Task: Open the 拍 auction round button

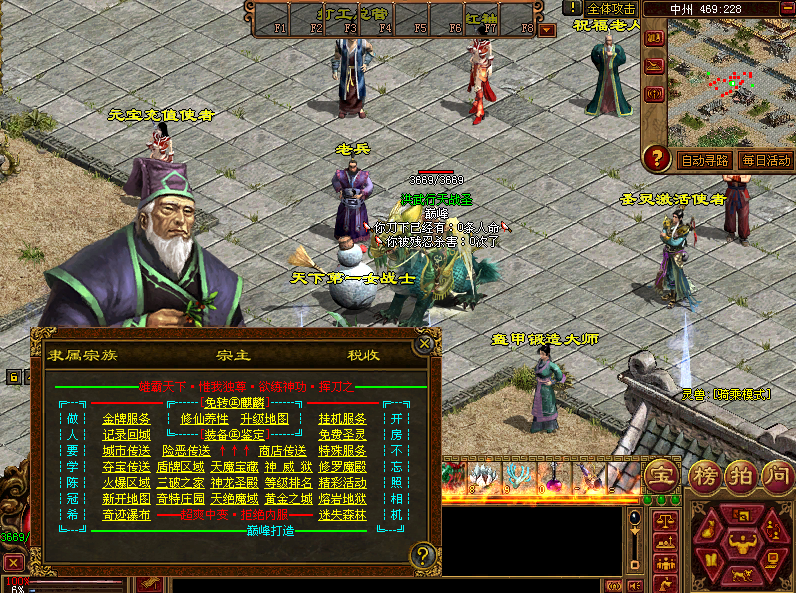Action: pyautogui.click(x=741, y=473)
